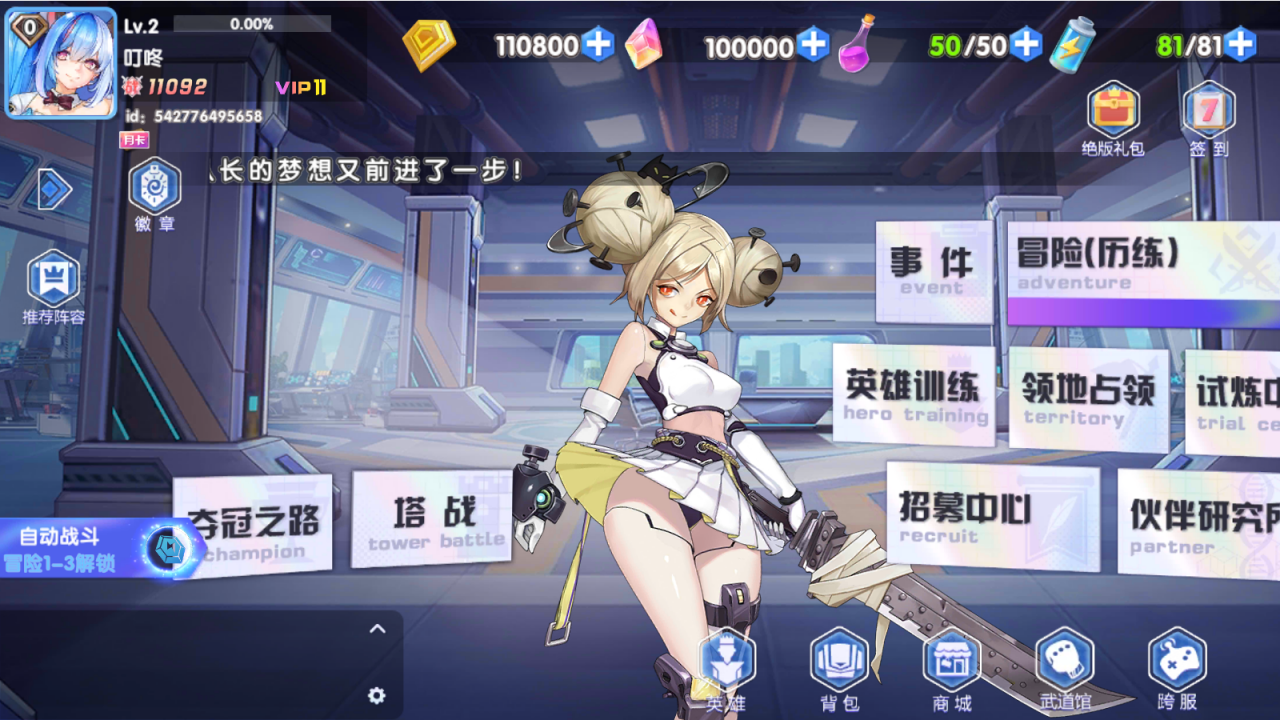1280x720 pixels.
Task: Enter 塔战 tower battle
Action: pyautogui.click(x=432, y=523)
